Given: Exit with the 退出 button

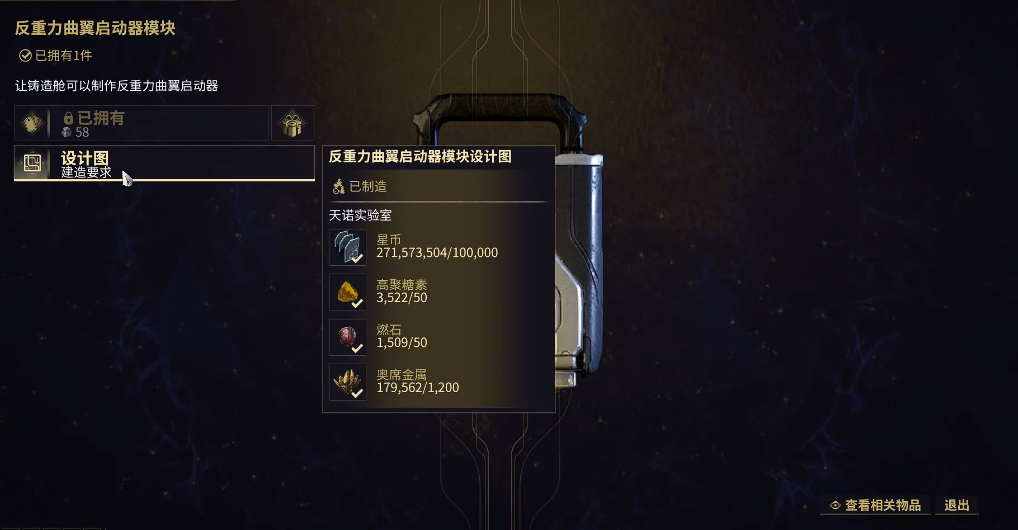Looking at the screenshot, I should 957,506.
